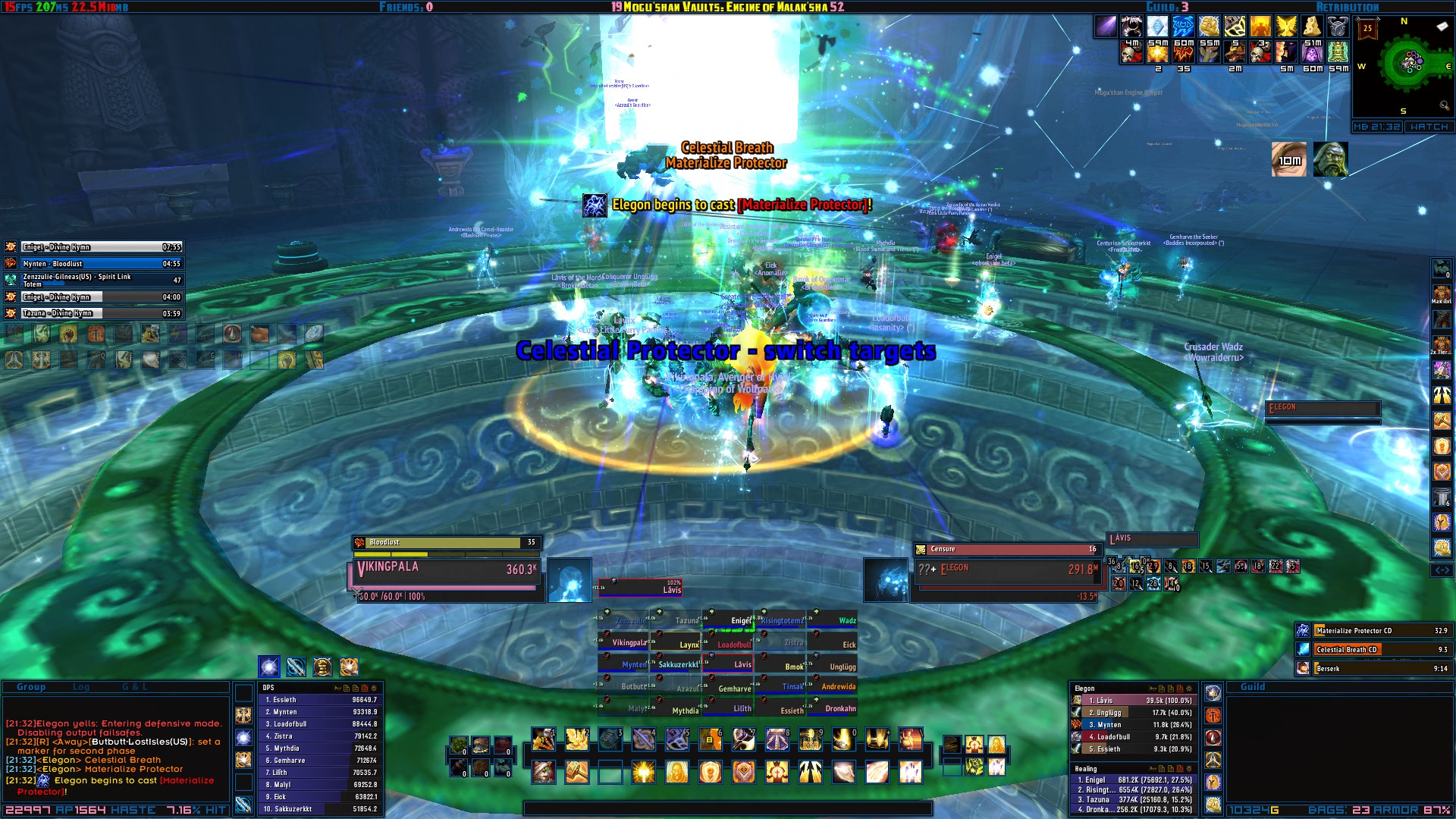This screenshot has width=1456, height=819.
Task: Open the Log chat tab
Action: point(81,687)
